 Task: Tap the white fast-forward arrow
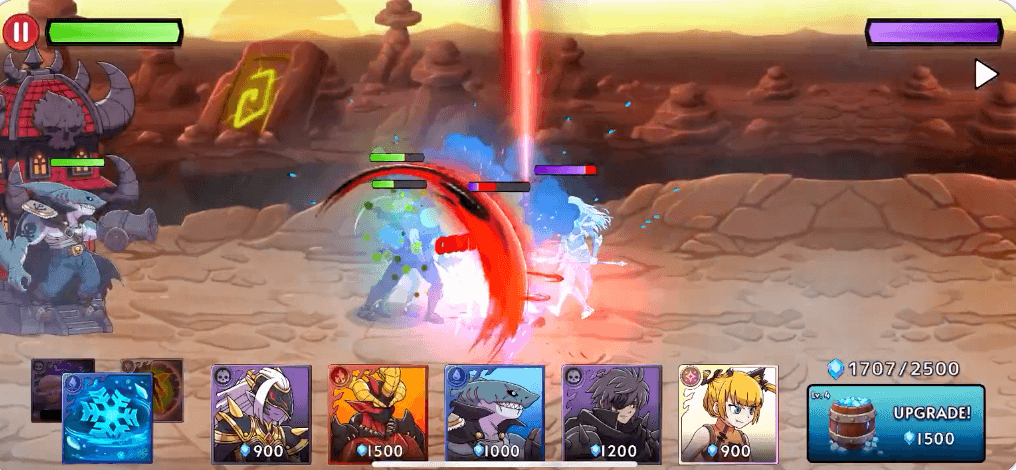985,74
